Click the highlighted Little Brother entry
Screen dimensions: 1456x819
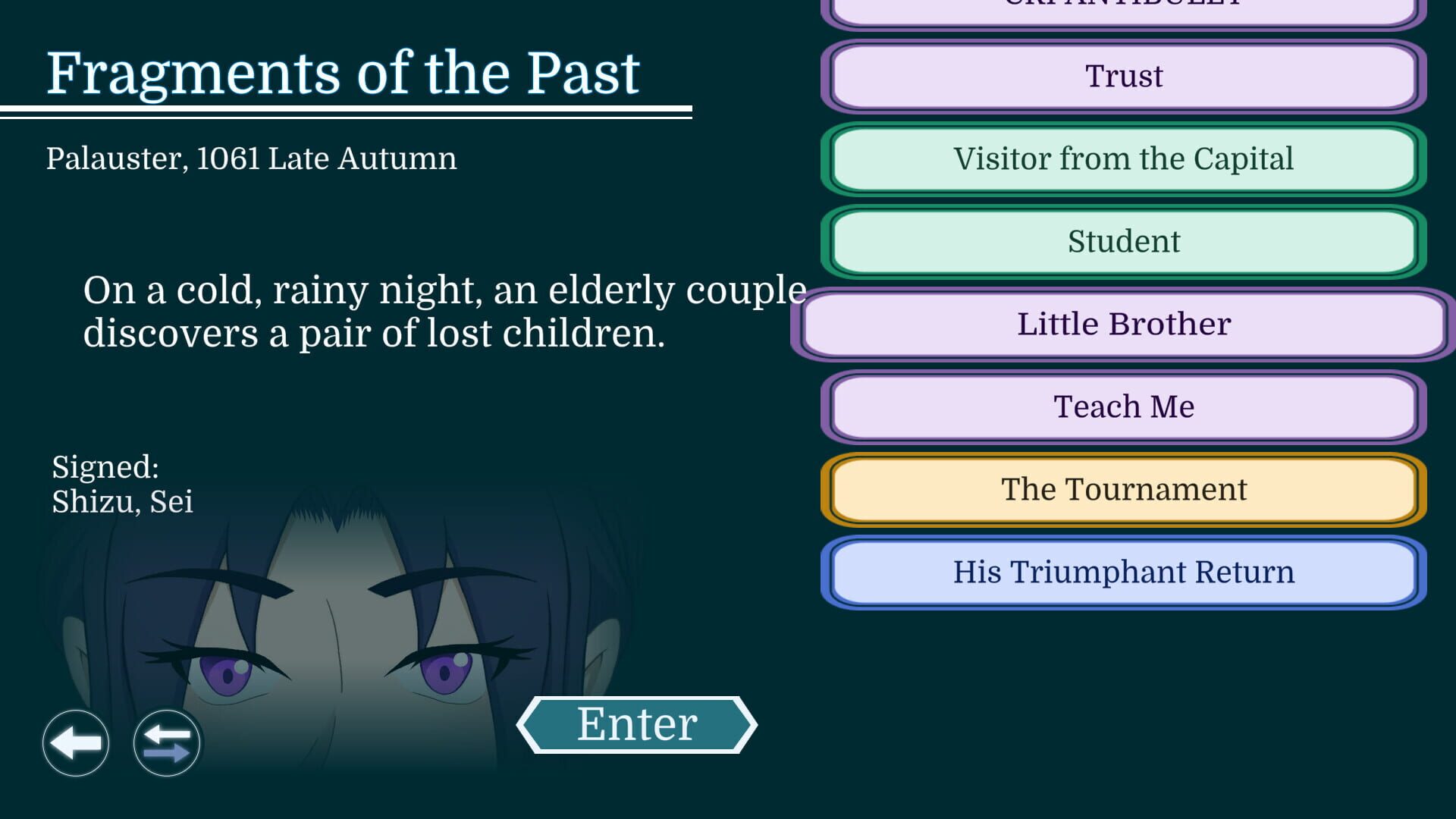pyautogui.click(x=1125, y=324)
